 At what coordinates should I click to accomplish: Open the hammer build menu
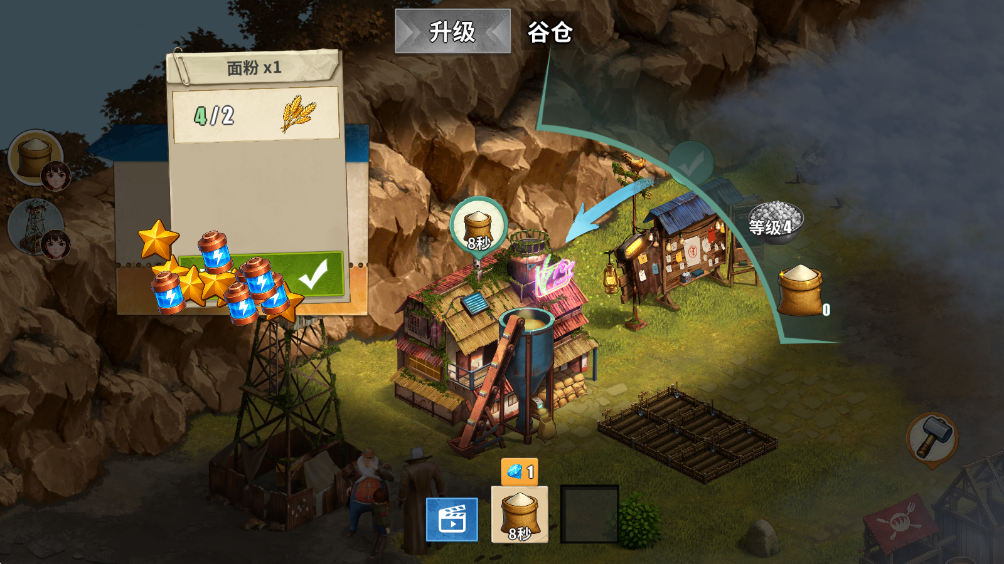pyautogui.click(x=932, y=438)
